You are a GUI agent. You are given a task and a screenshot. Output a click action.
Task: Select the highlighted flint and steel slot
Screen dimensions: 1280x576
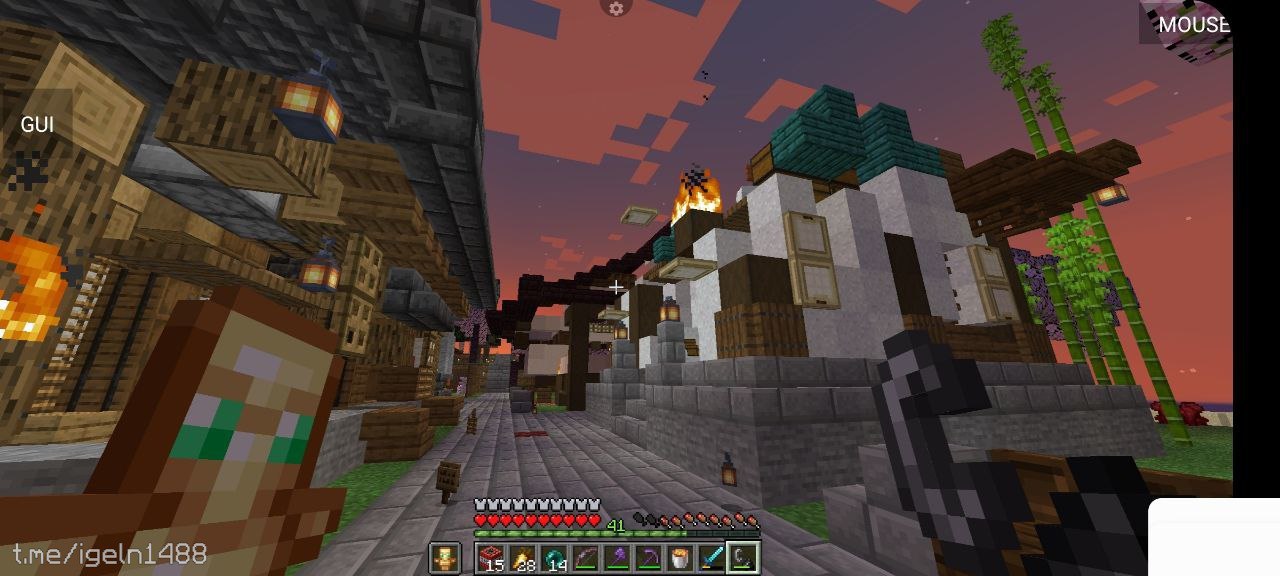(743, 558)
